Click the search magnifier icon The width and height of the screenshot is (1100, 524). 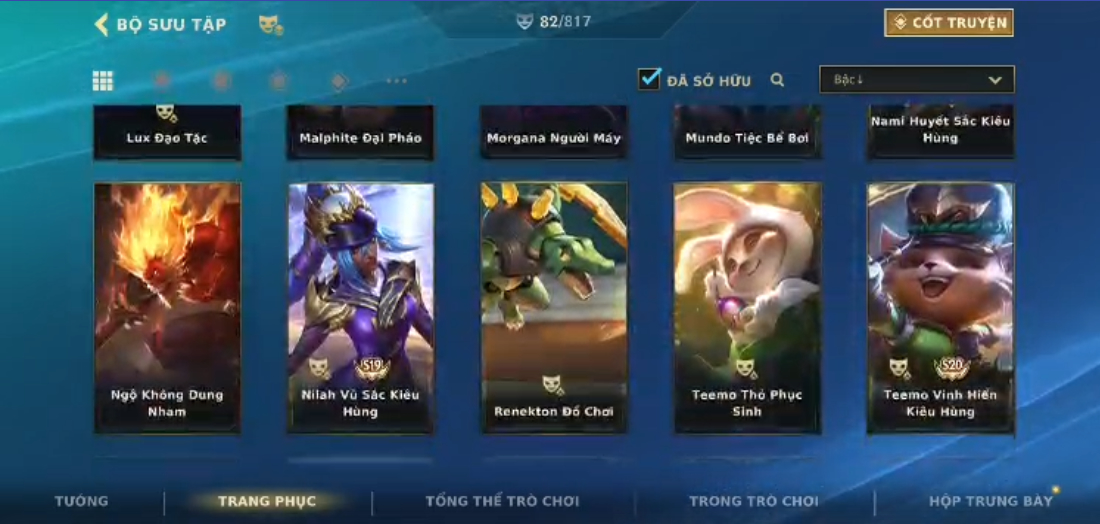[x=777, y=80]
